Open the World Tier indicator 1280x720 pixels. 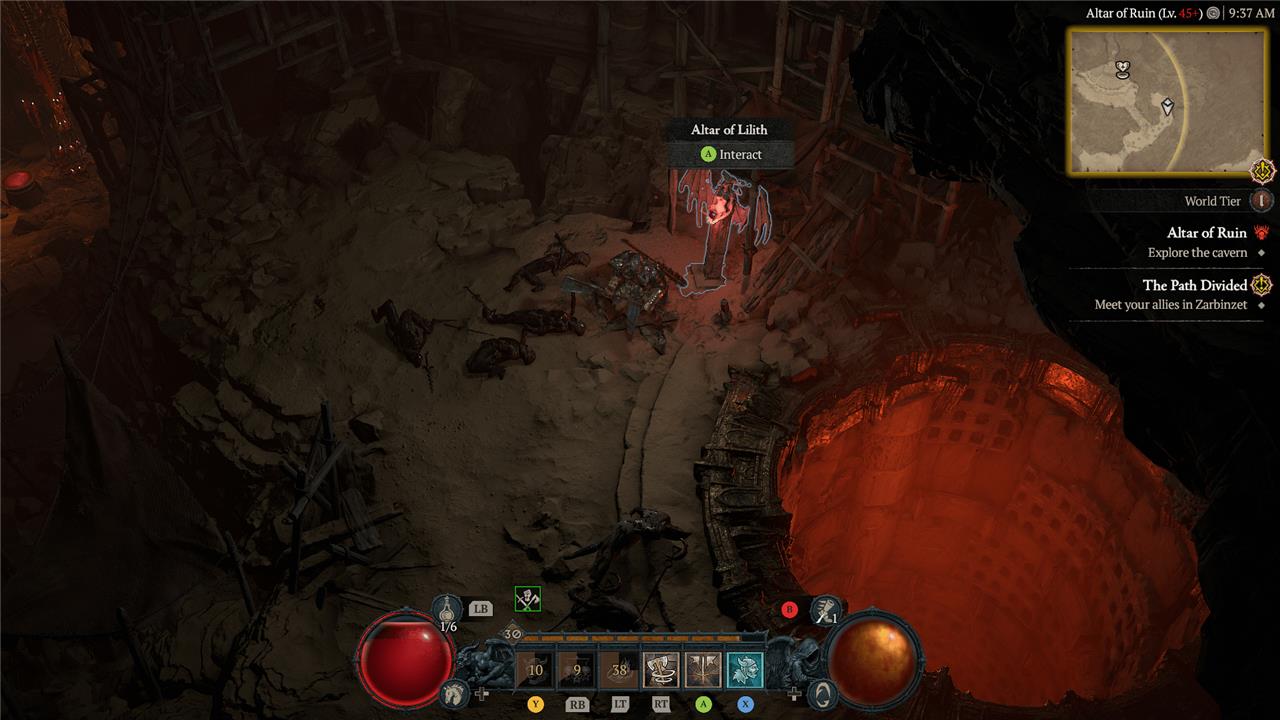(1262, 201)
